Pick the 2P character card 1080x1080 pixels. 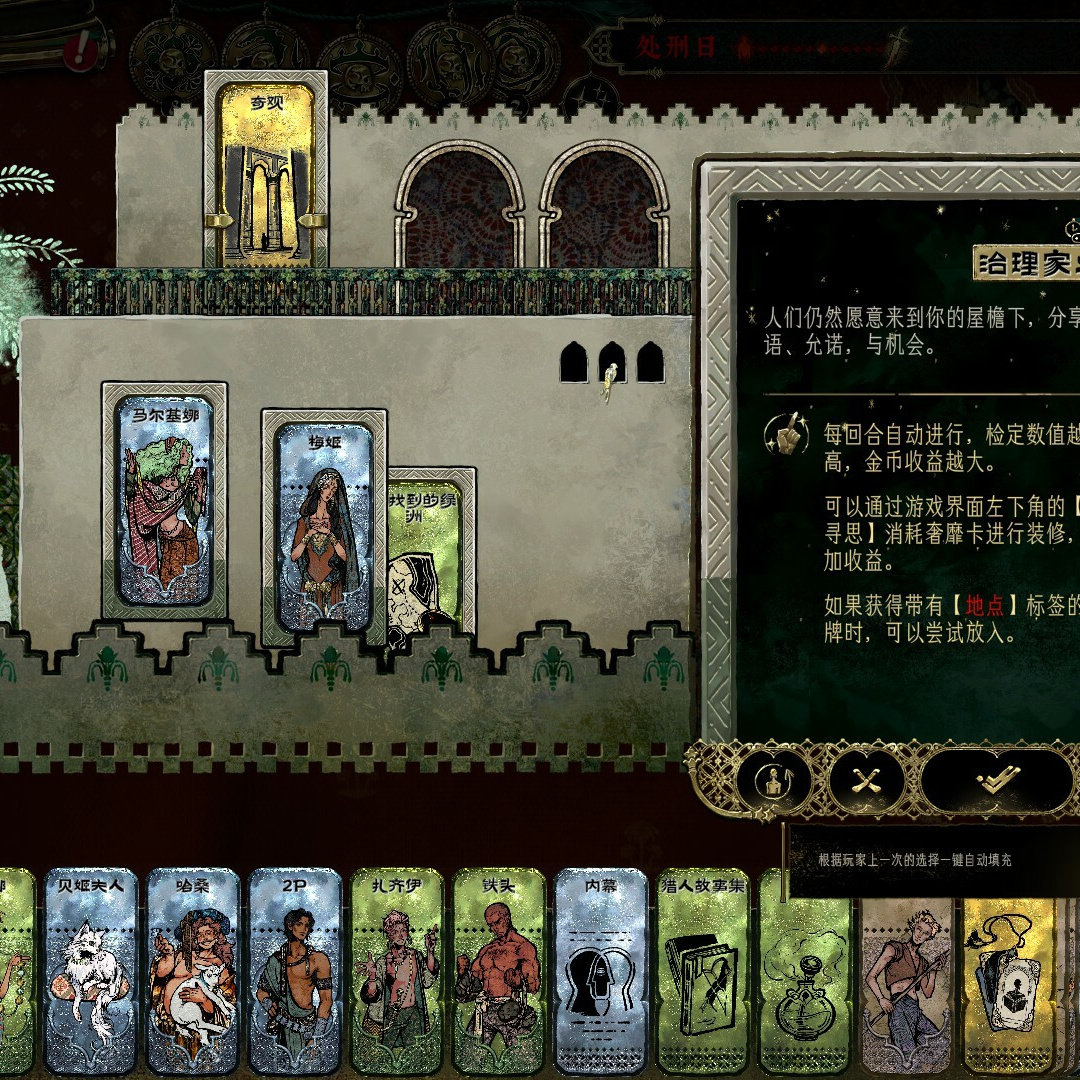point(295,969)
